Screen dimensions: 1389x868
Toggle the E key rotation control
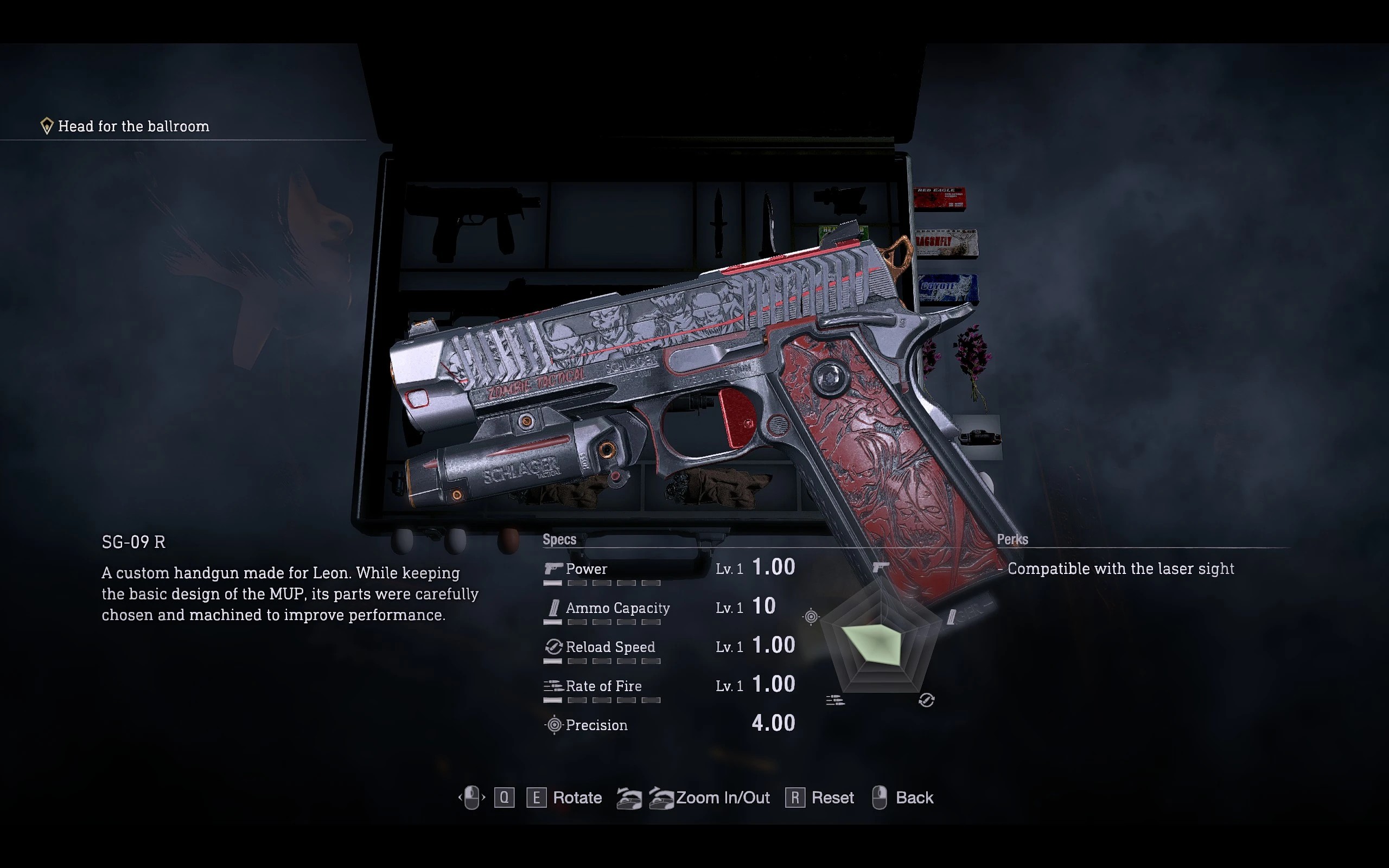point(536,797)
